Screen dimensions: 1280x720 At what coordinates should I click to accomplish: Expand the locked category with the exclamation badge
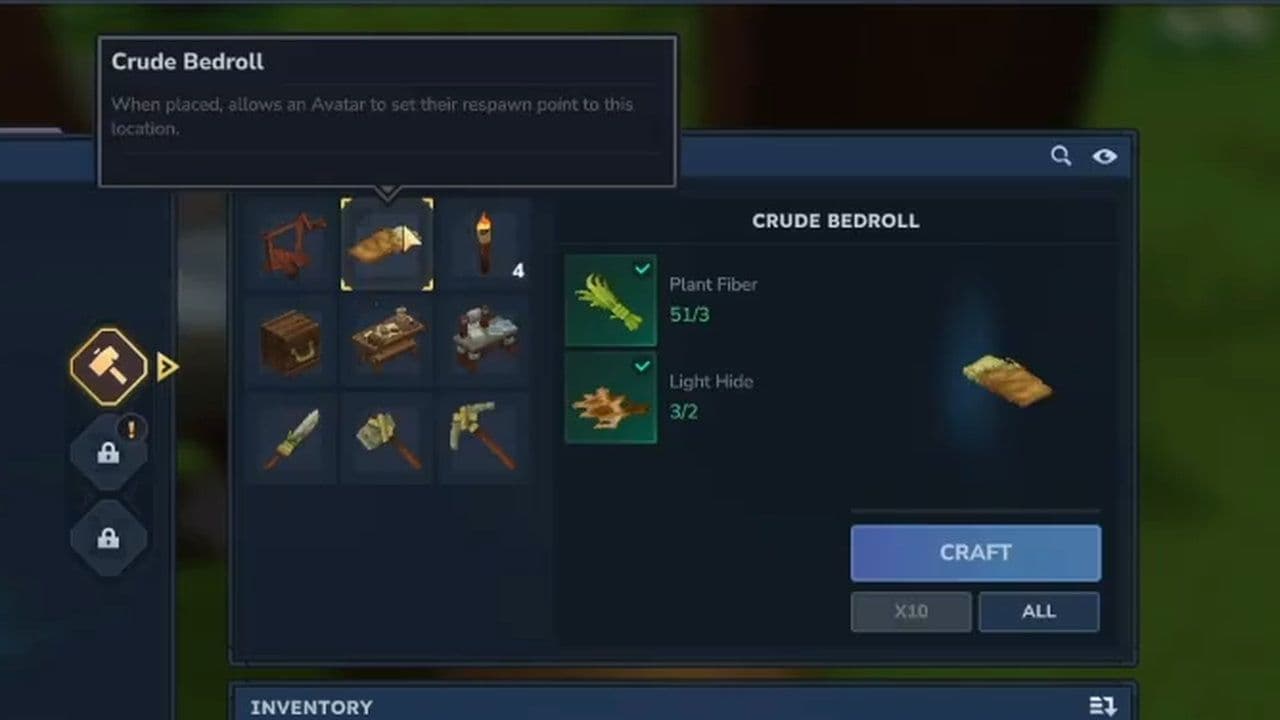109,452
